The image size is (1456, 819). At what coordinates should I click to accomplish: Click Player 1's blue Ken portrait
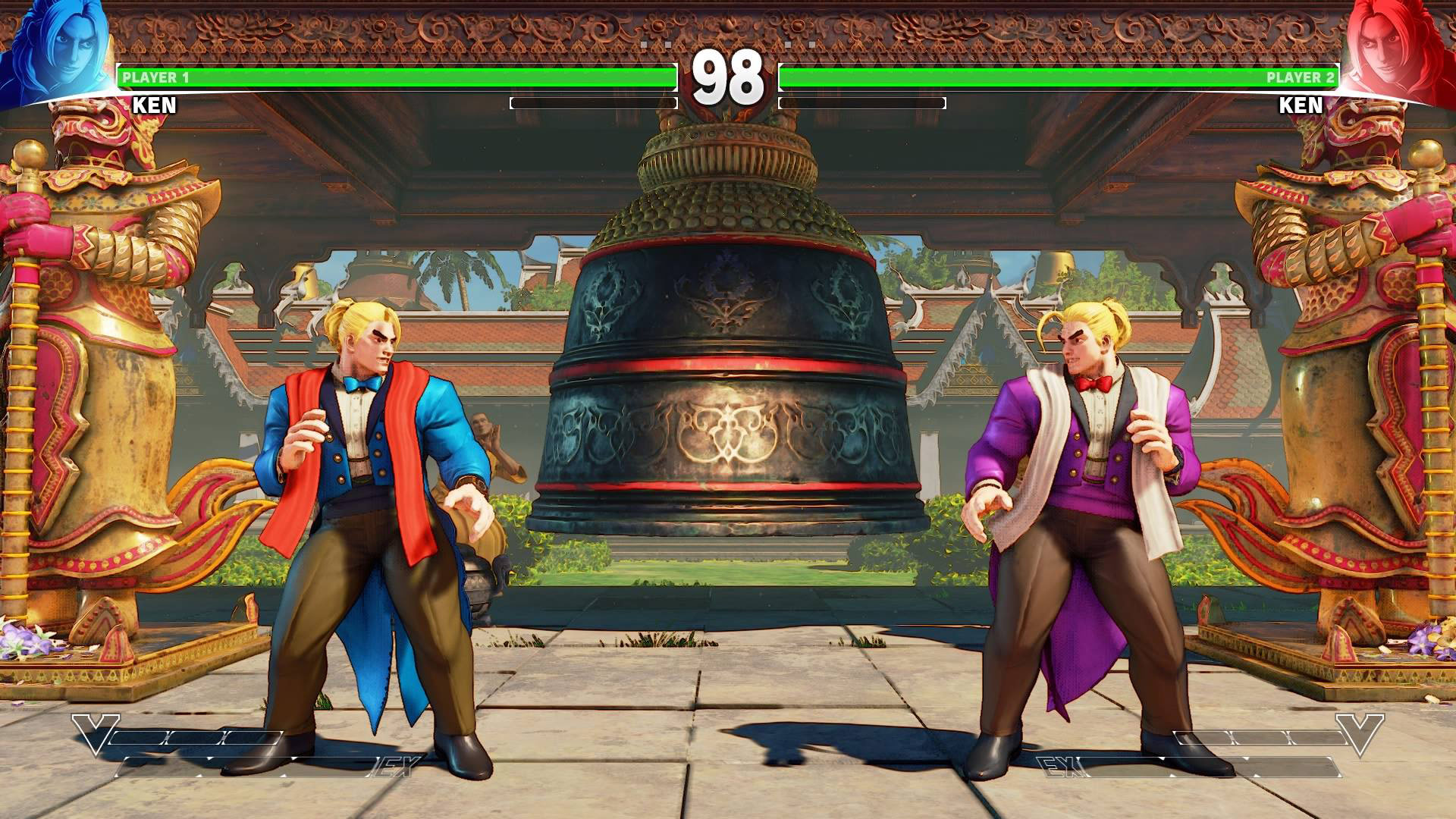[55, 52]
